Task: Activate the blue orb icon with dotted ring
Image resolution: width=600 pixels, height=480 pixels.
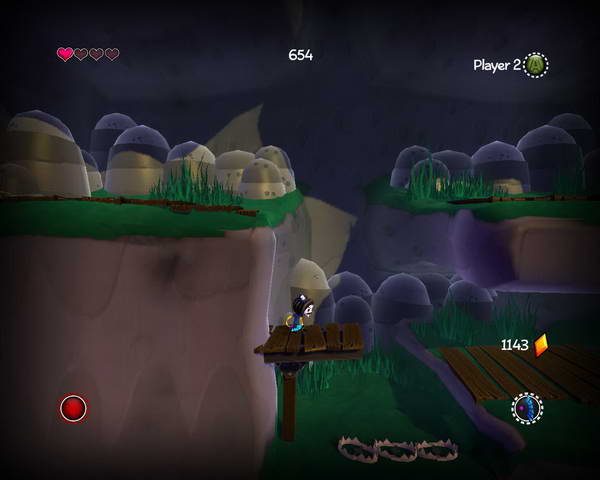Action: click(x=527, y=408)
